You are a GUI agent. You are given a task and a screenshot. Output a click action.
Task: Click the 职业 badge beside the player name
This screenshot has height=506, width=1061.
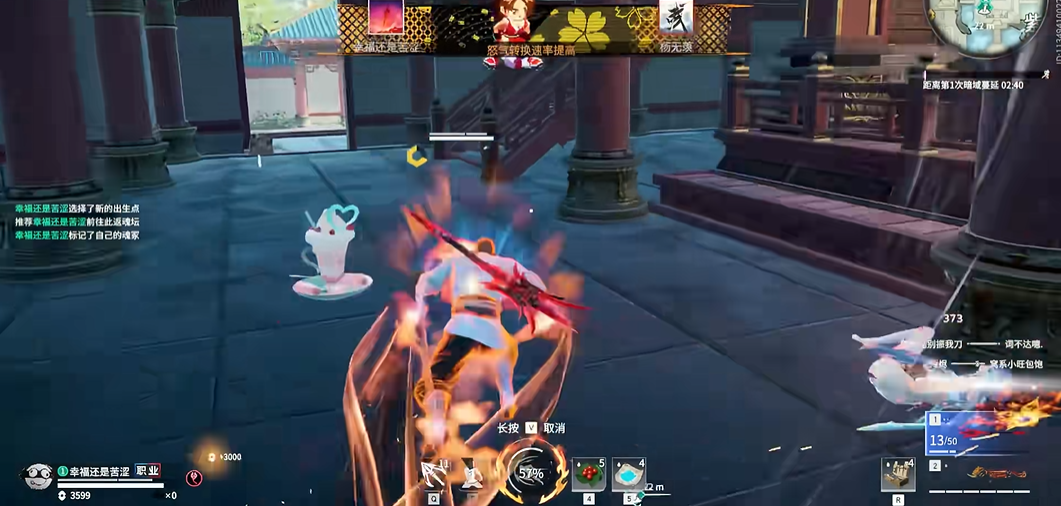[x=148, y=470]
